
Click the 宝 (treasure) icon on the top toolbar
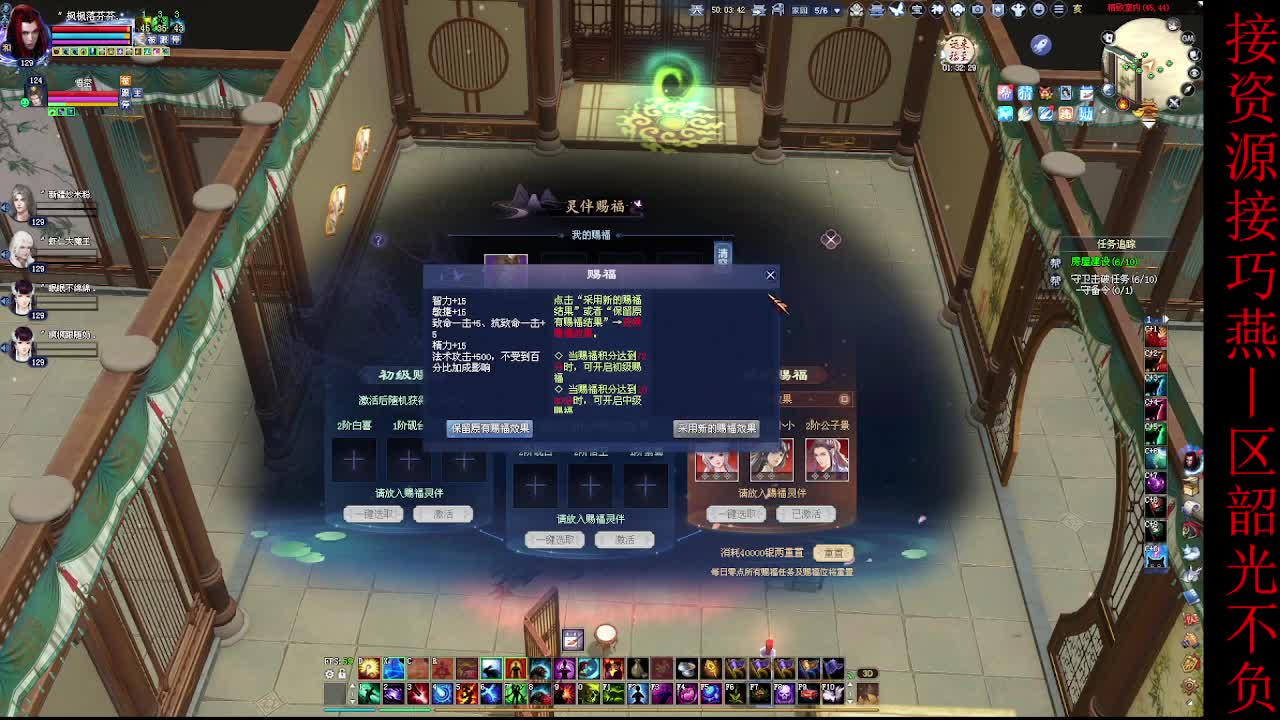click(x=916, y=11)
